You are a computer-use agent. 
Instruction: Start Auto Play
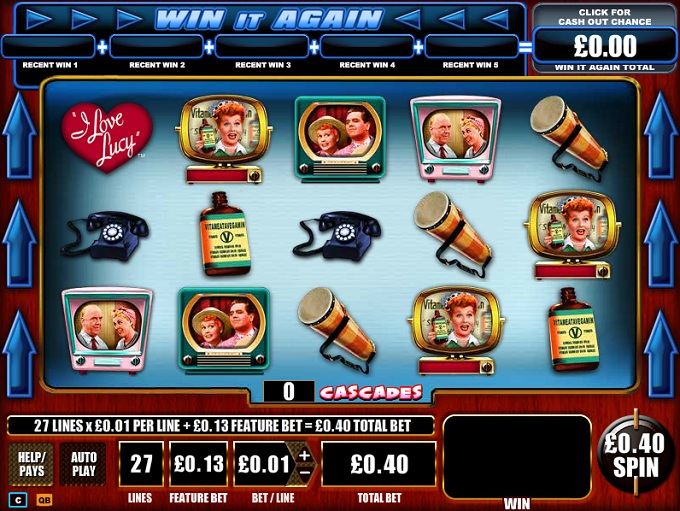pos(84,464)
